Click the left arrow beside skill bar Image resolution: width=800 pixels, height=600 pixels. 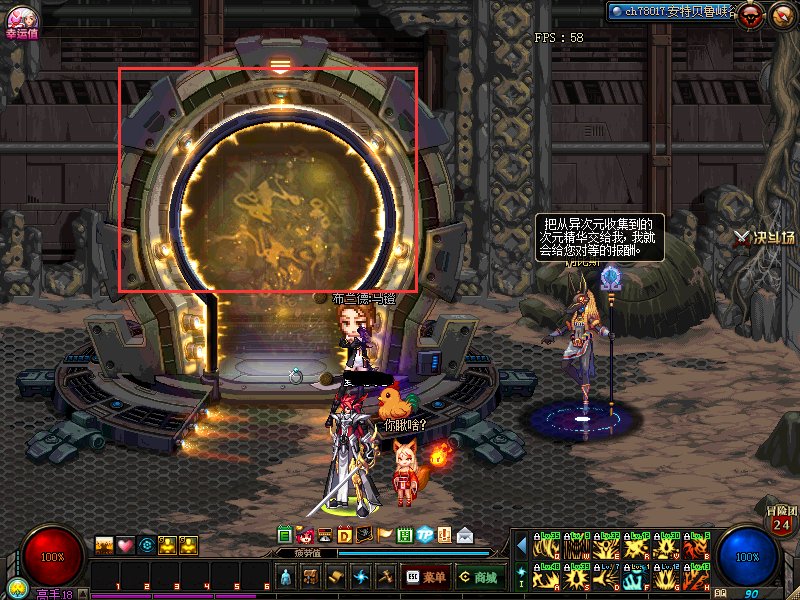point(521,545)
